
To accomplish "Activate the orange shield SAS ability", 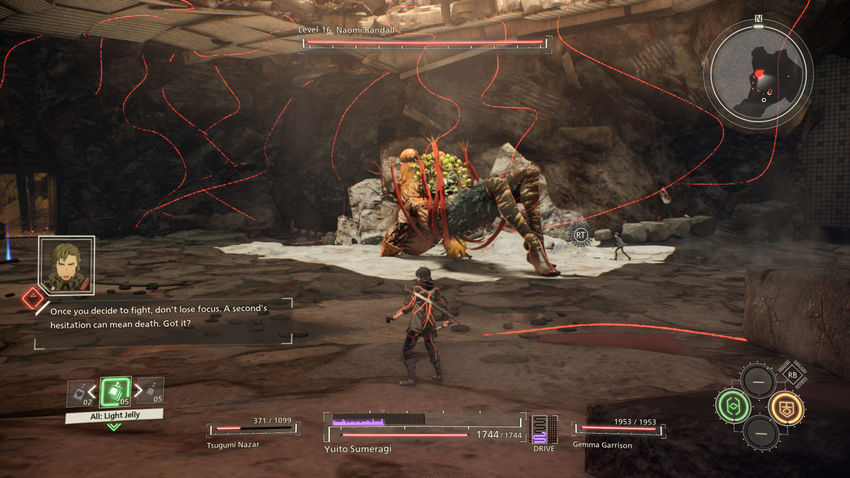I will point(786,406).
